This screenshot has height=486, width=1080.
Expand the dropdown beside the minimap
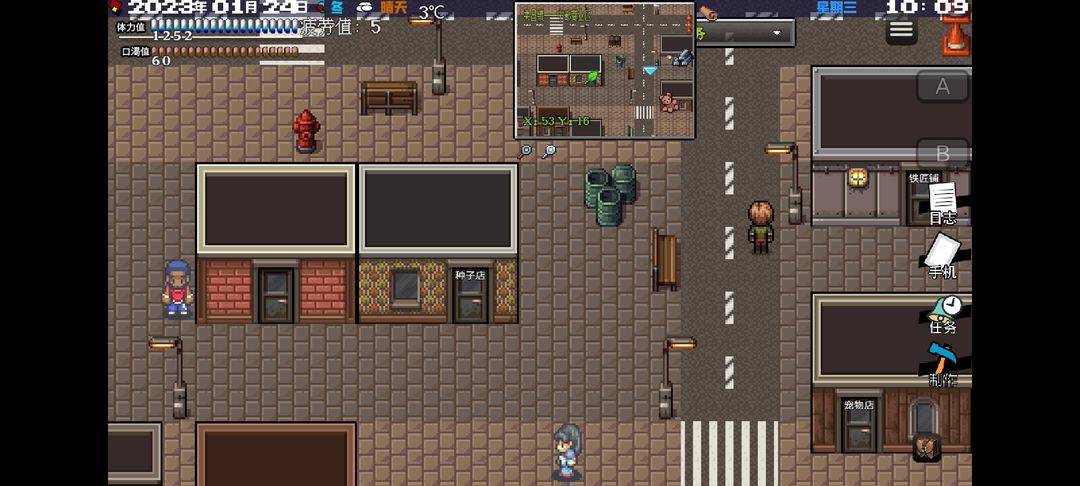[x=776, y=33]
